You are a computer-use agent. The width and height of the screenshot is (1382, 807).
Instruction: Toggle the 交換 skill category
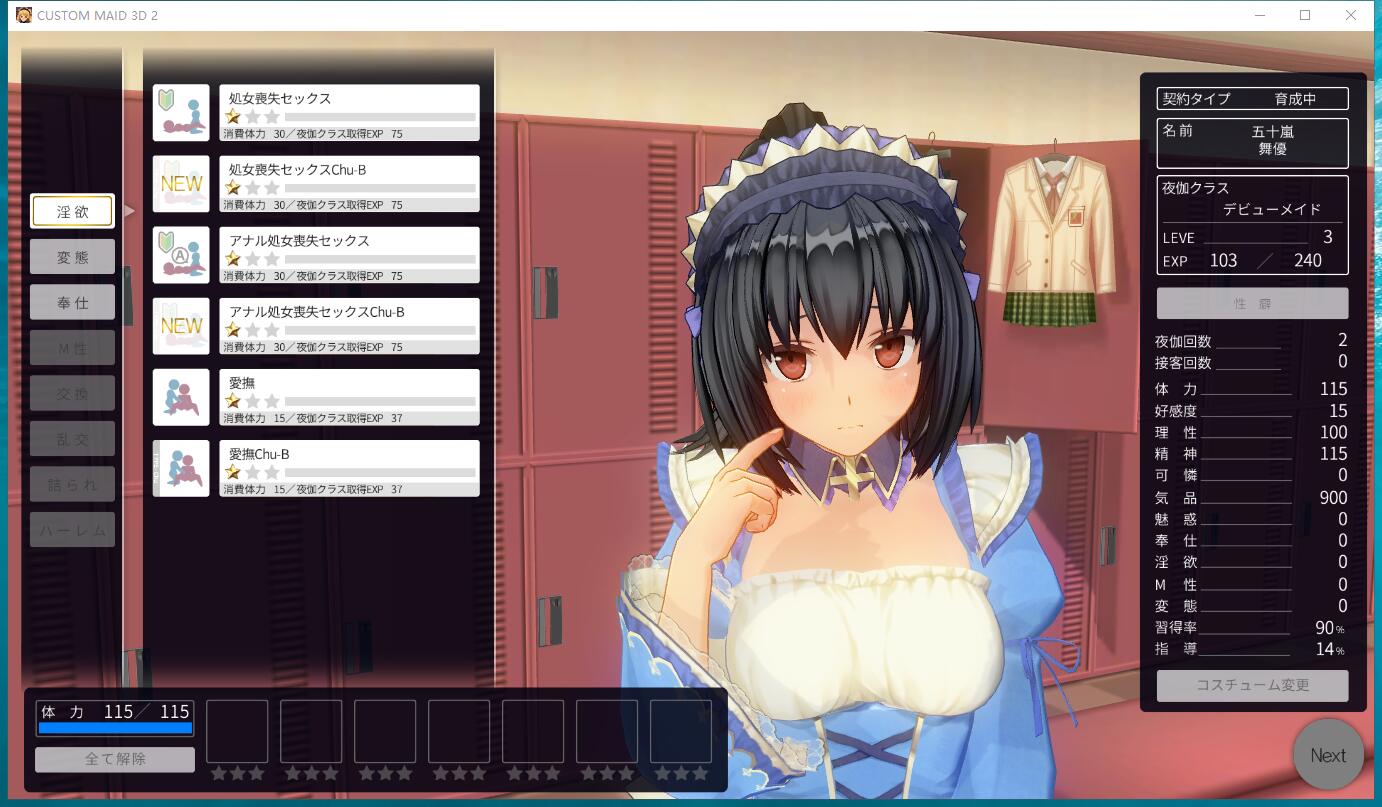72,392
